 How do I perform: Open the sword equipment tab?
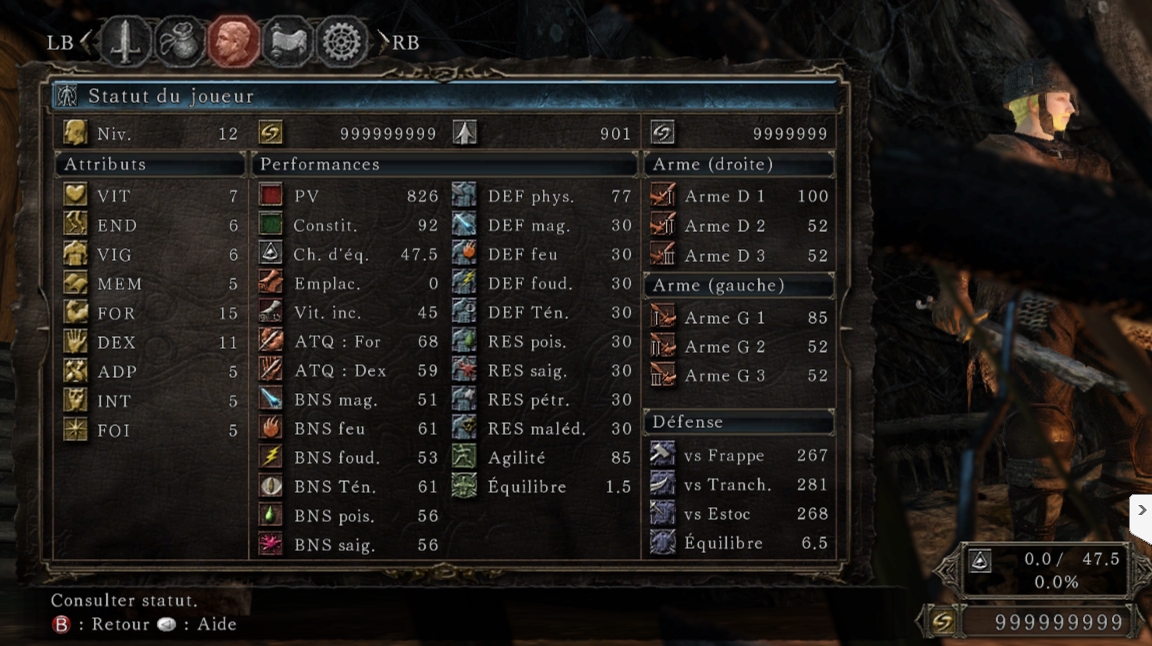pyautogui.click(x=125, y=42)
